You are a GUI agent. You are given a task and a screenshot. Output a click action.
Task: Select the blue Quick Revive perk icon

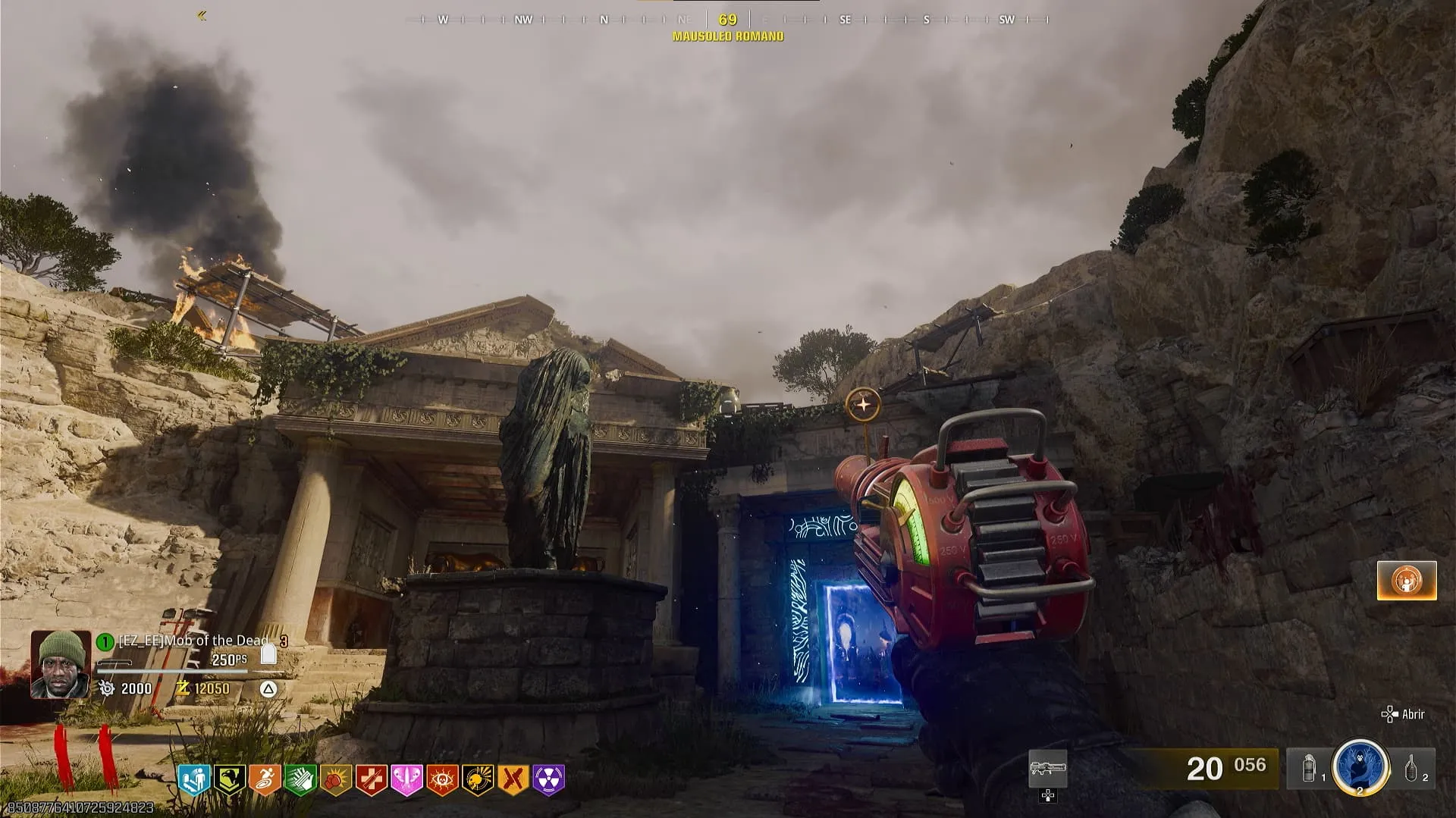(x=193, y=779)
